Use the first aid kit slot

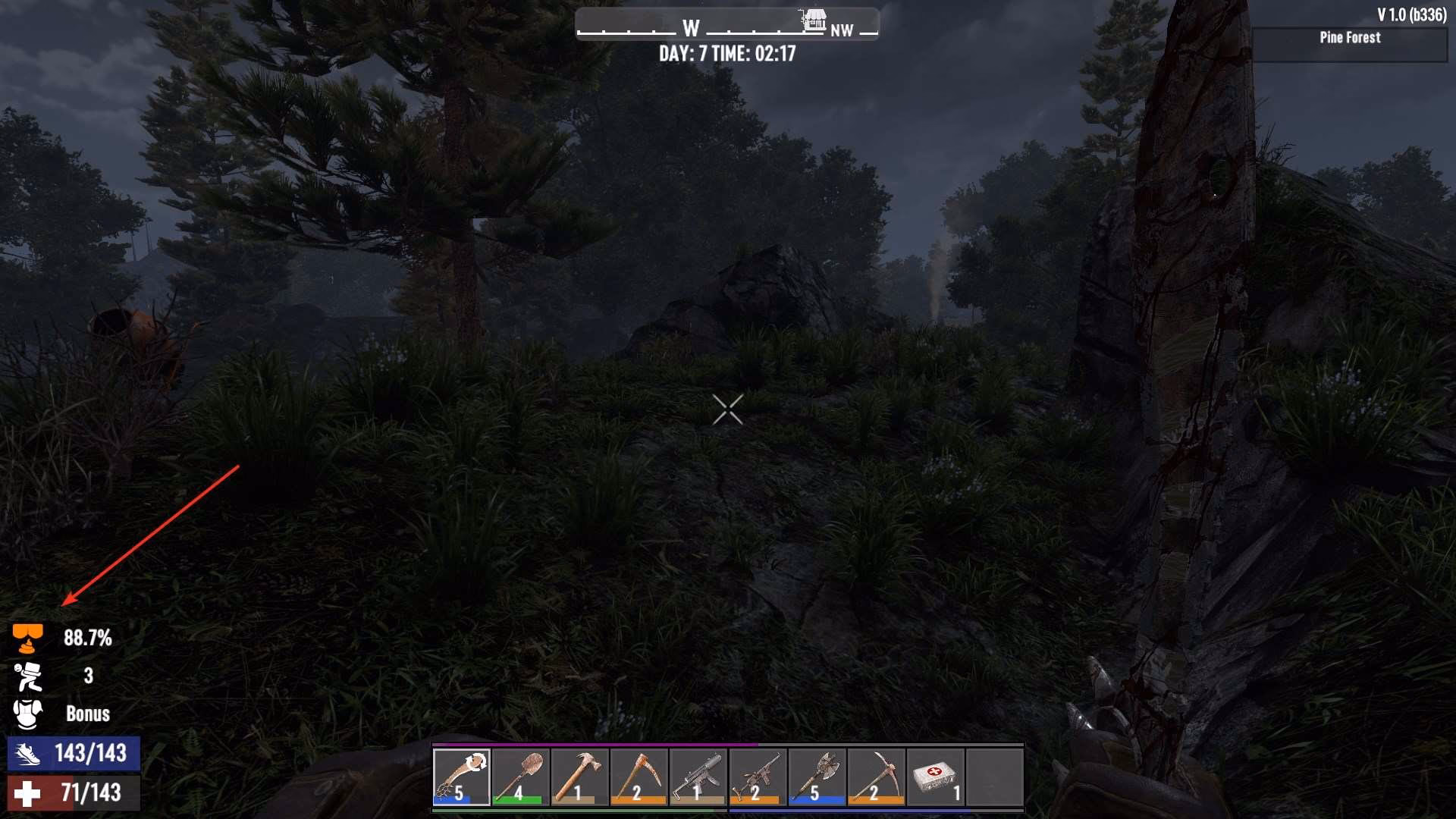point(934,777)
